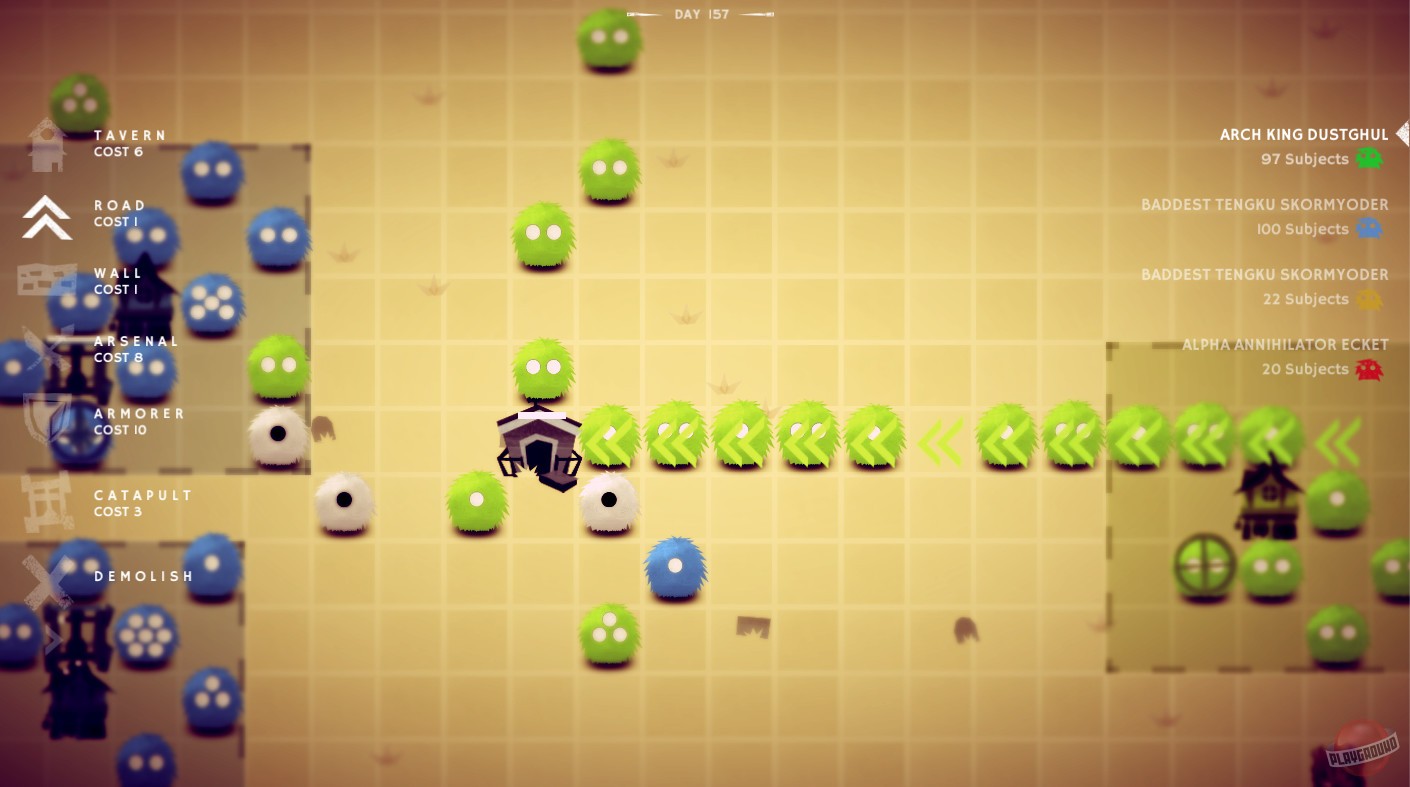This screenshot has height=787, width=1410.
Task: Select the Armorer shield icon
Action: pos(45,421)
